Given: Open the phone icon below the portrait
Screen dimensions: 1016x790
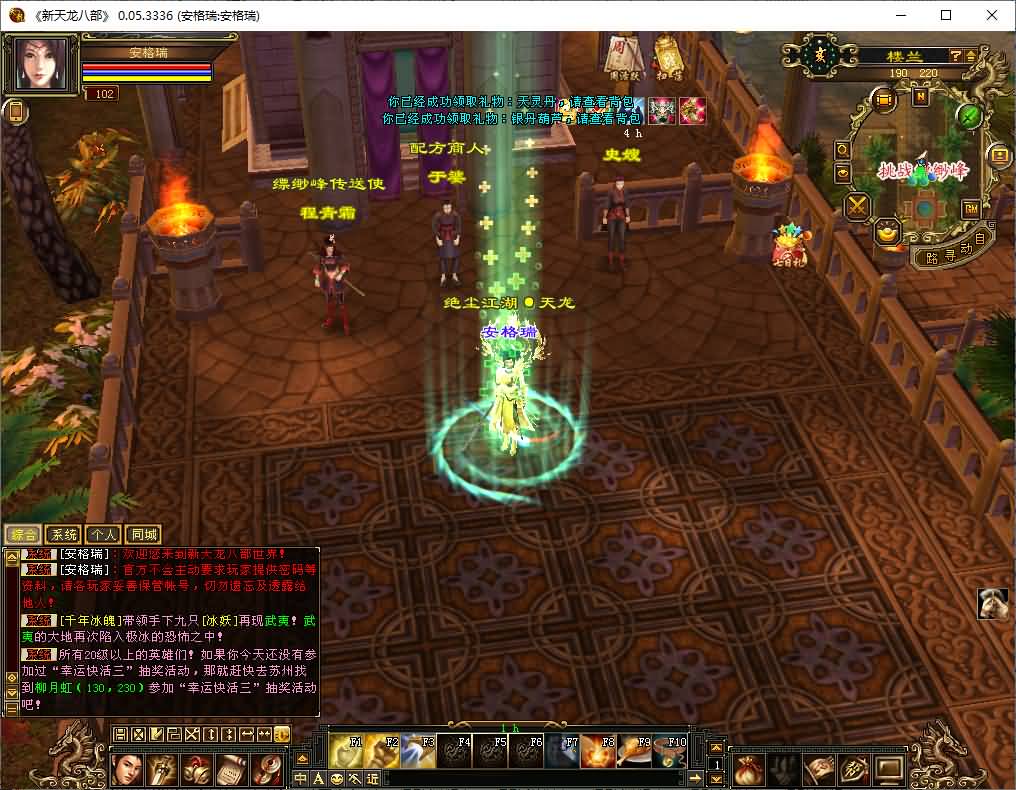Looking at the screenshot, I should coord(16,112).
